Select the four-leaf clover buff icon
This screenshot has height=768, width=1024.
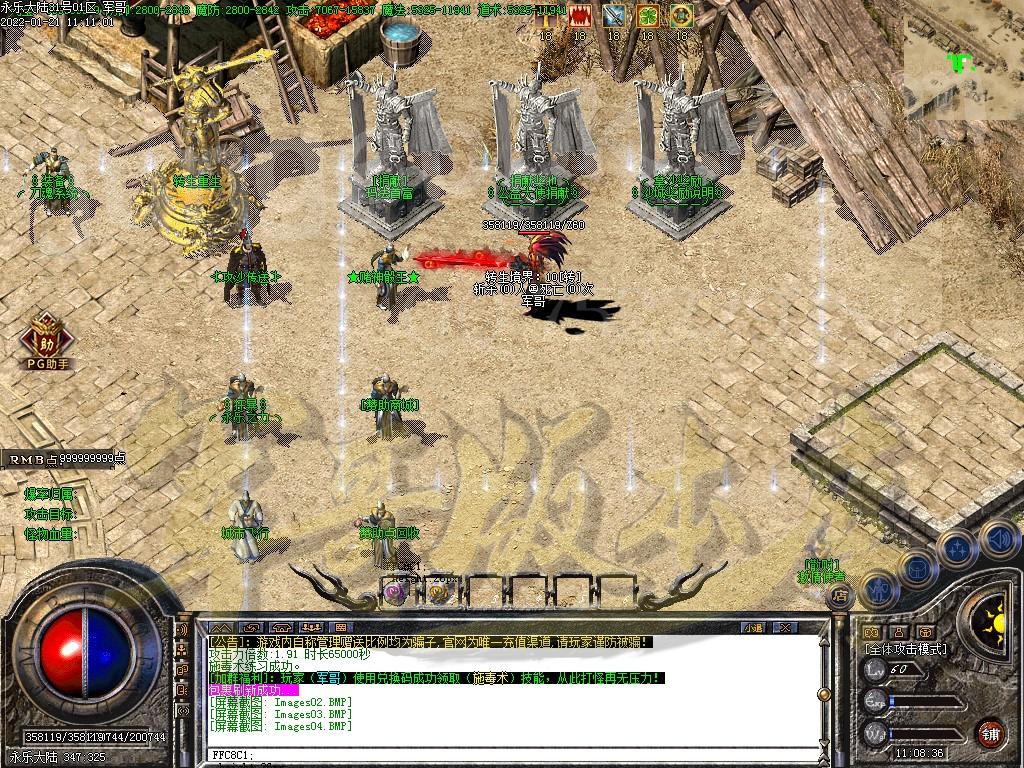tap(648, 16)
